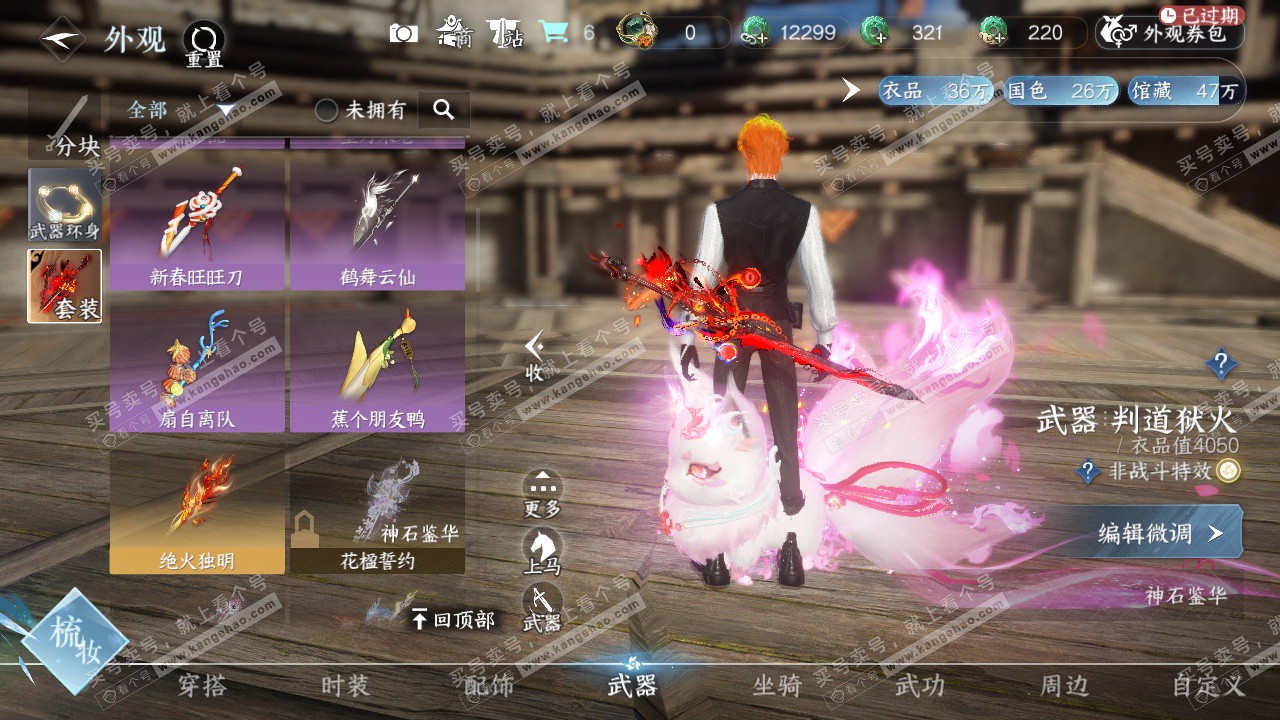Choose the 鹤舞云仙 weapon skin
Screen dimensions: 1280x720
coord(377,227)
